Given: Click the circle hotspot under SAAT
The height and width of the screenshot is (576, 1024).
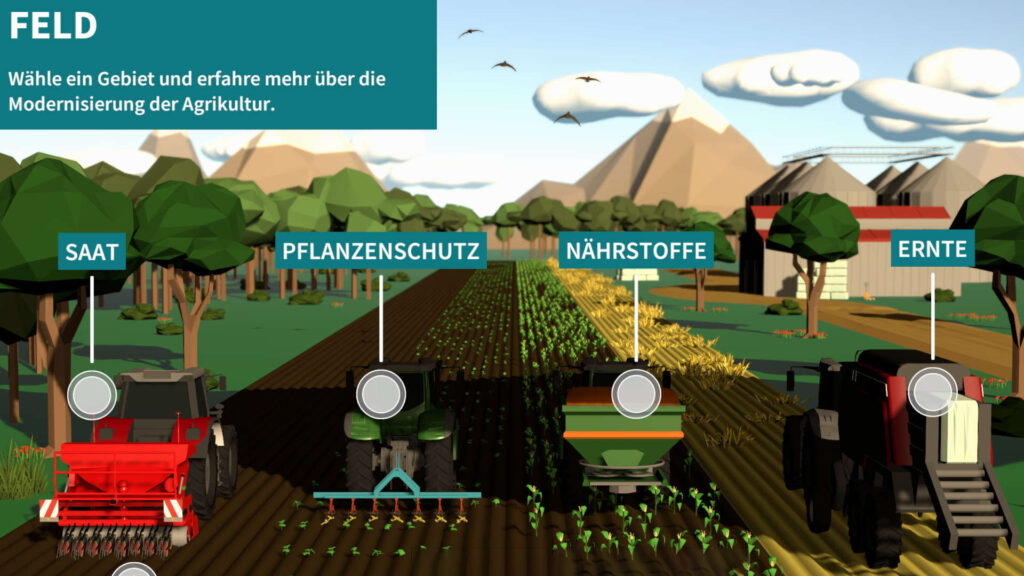Looking at the screenshot, I should tap(92, 394).
